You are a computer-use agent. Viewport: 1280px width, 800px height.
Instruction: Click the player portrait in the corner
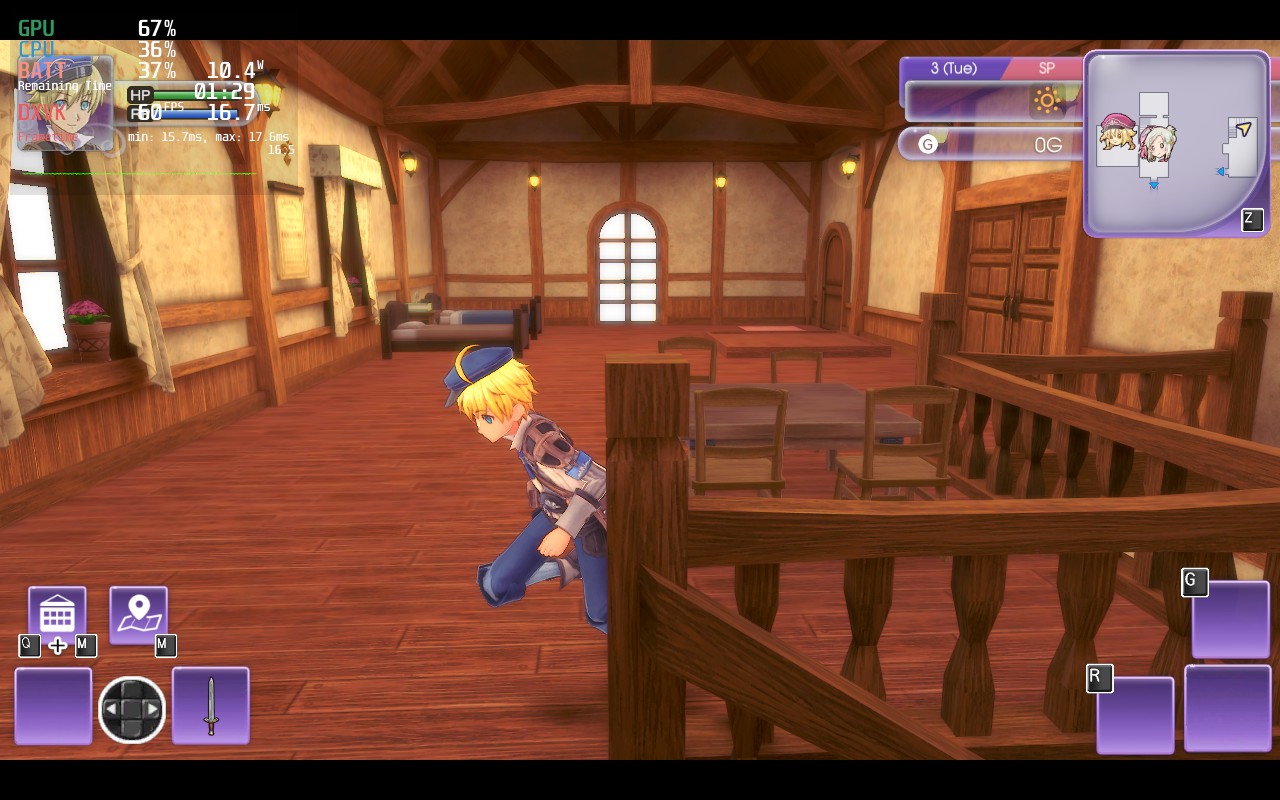tap(65, 103)
